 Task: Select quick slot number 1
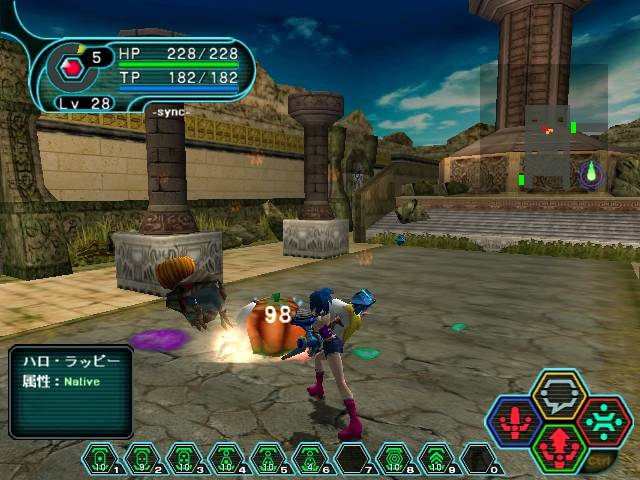pyautogui.click(x=100, y=460)
